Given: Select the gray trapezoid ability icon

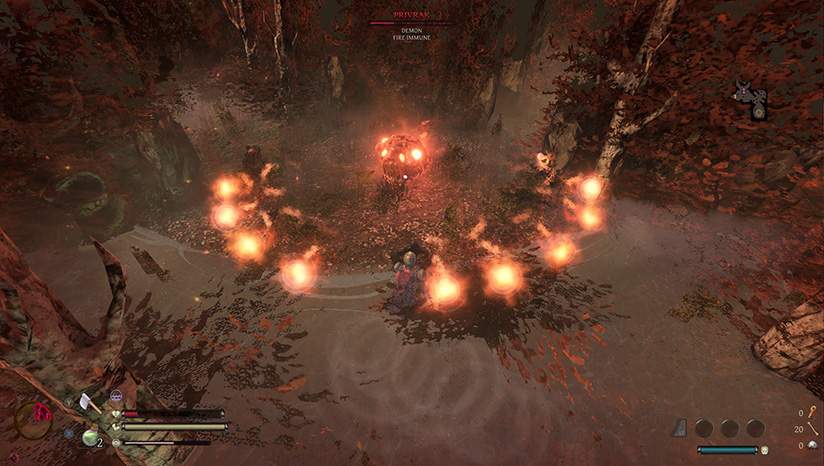Looking at the screenshot, I should (x=680, y=428).
